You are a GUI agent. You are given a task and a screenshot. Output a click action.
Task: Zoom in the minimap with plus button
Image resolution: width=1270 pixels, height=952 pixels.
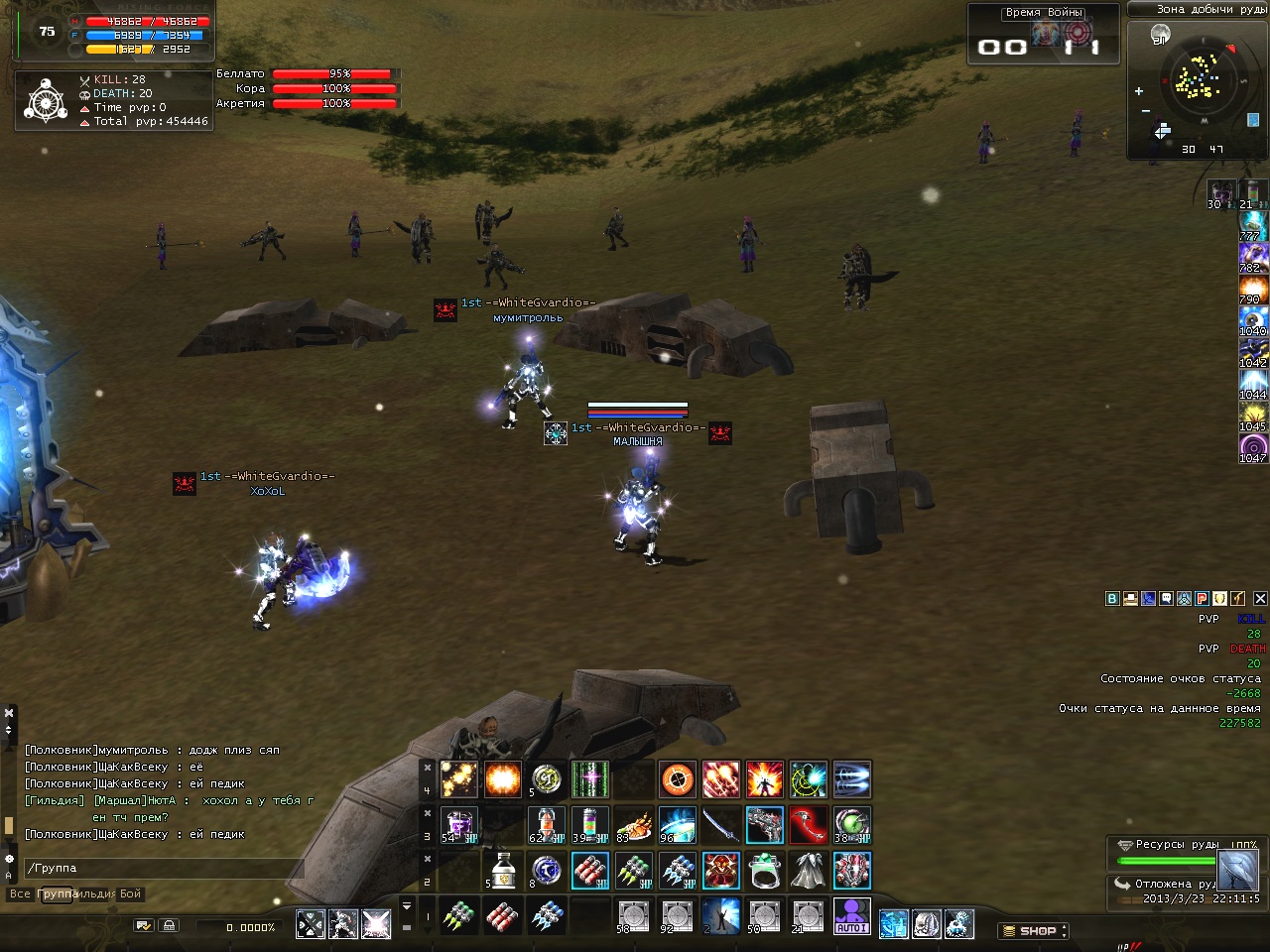pyautogui.click(x=1139, y=91)
